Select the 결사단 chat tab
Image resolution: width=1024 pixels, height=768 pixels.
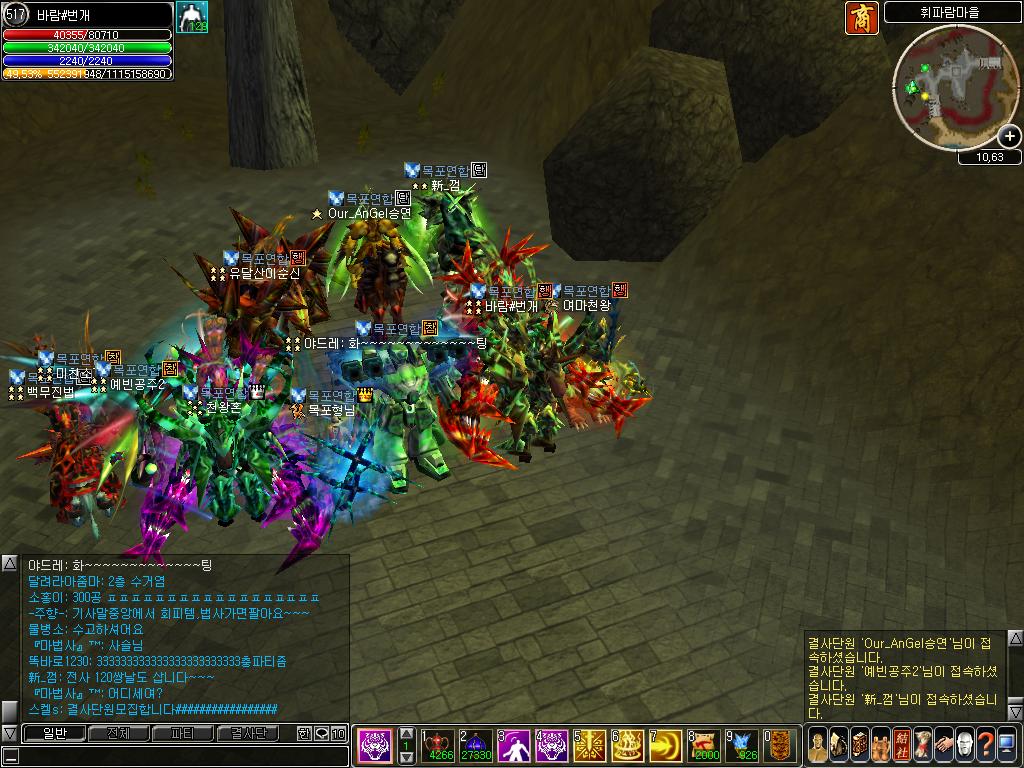pyautogui.click(x=247, y=733)
